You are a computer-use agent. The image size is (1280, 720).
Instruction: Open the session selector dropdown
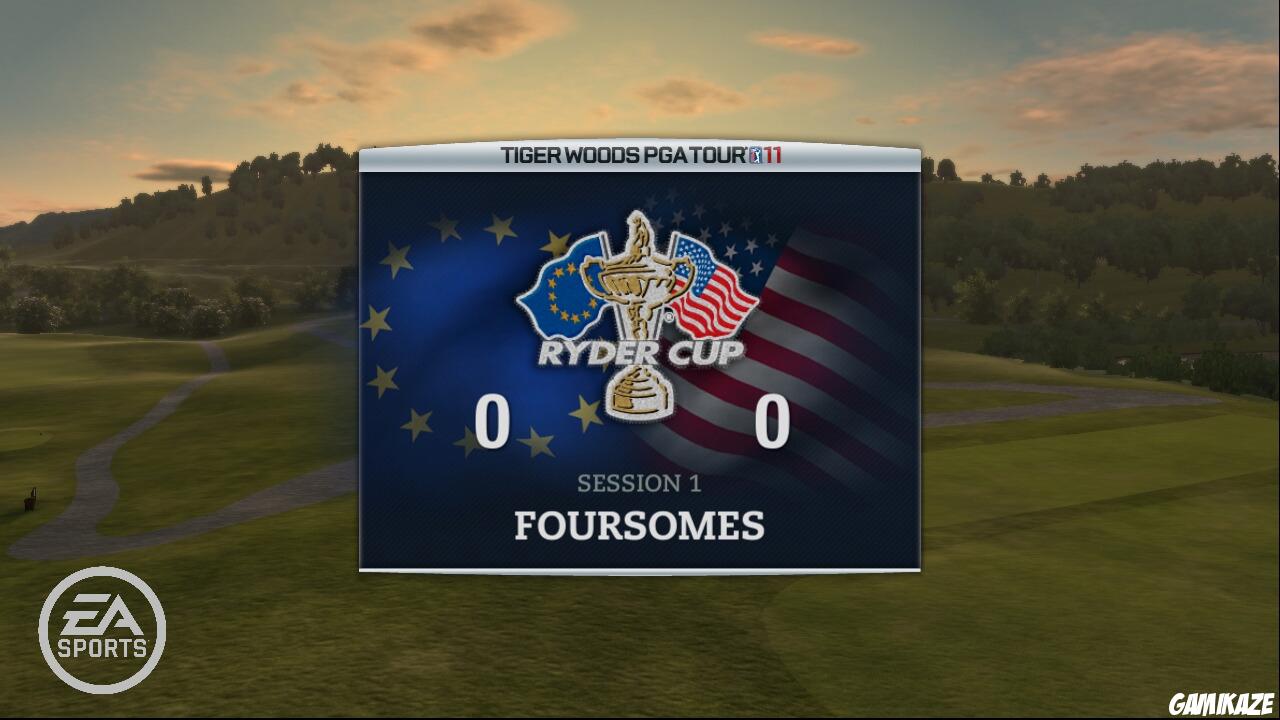click(x=640, y=484)
